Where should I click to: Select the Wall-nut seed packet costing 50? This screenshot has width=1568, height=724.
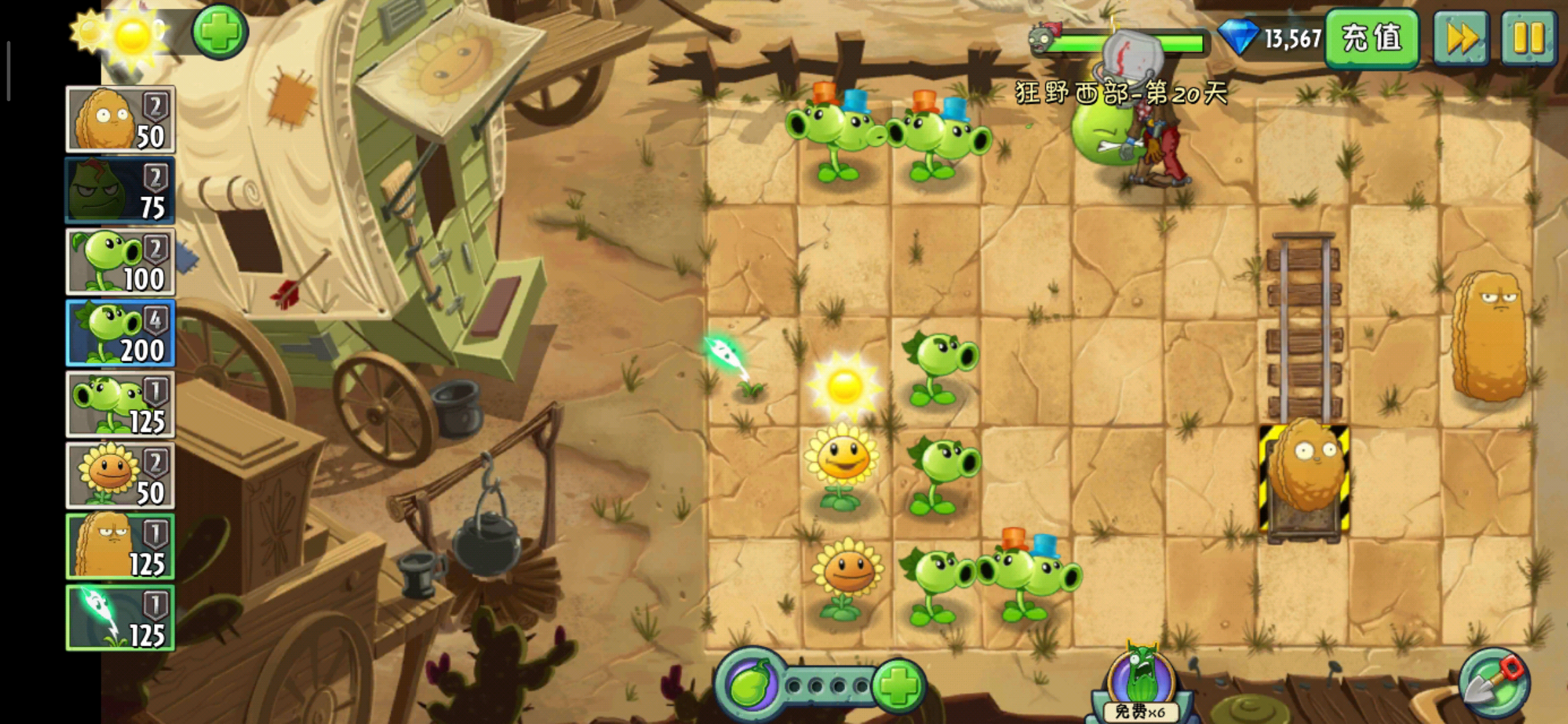(x=121, y=119)
